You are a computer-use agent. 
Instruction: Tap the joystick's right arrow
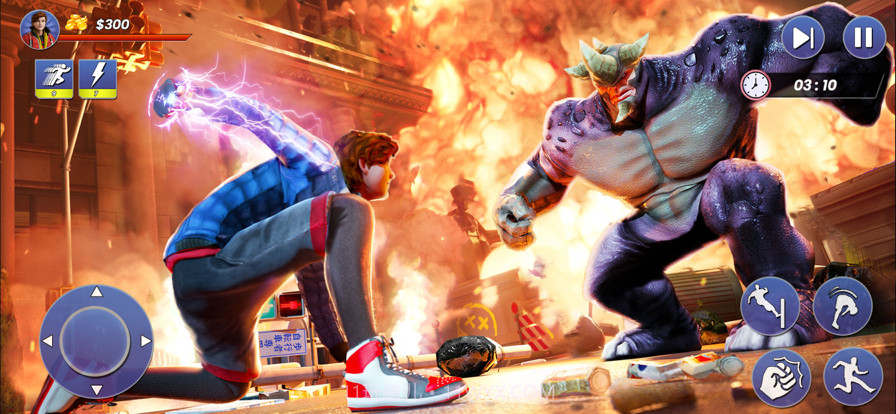(x=145, y=342)
